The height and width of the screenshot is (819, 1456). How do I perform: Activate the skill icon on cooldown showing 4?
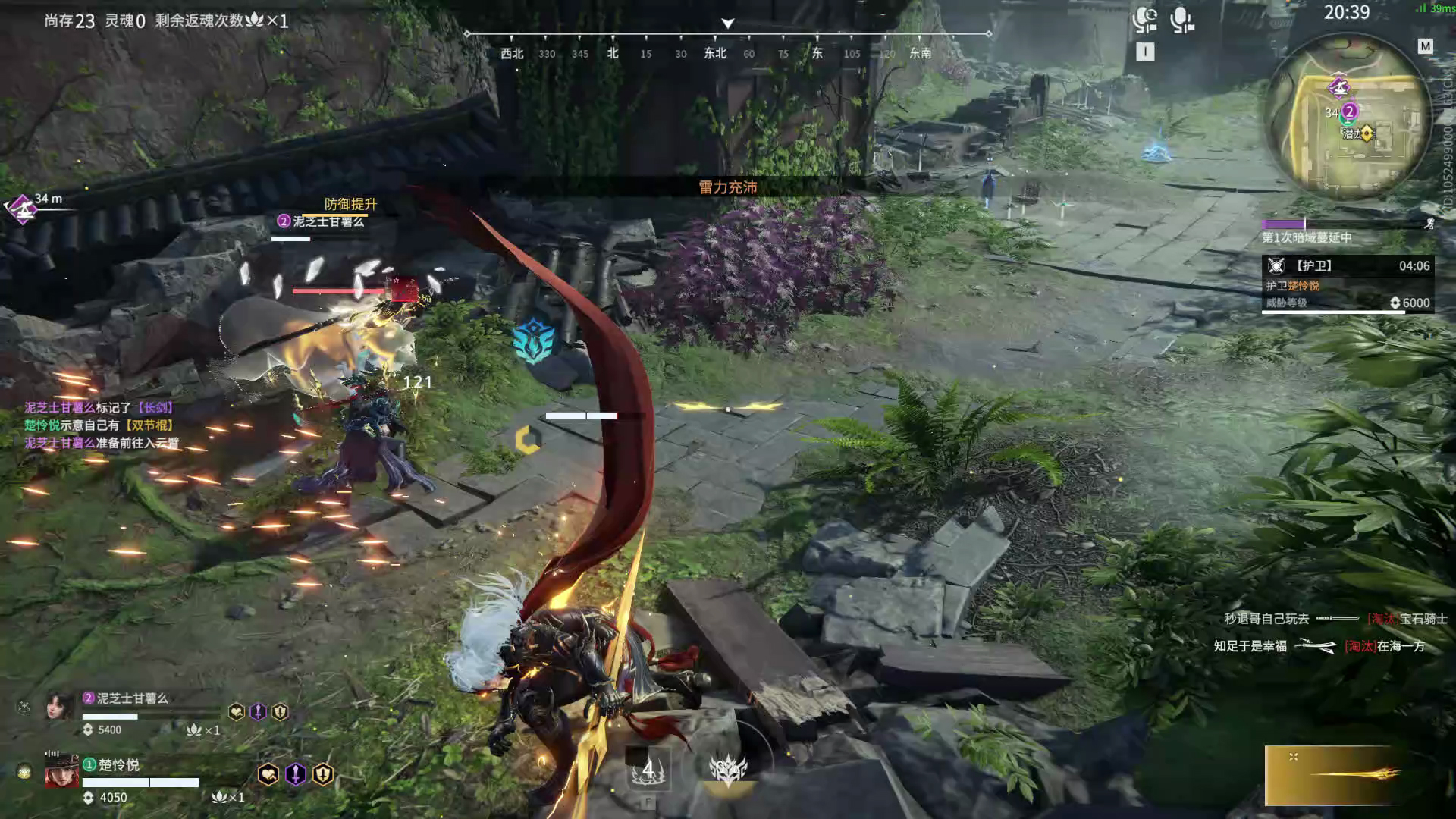tap(648, 771)
